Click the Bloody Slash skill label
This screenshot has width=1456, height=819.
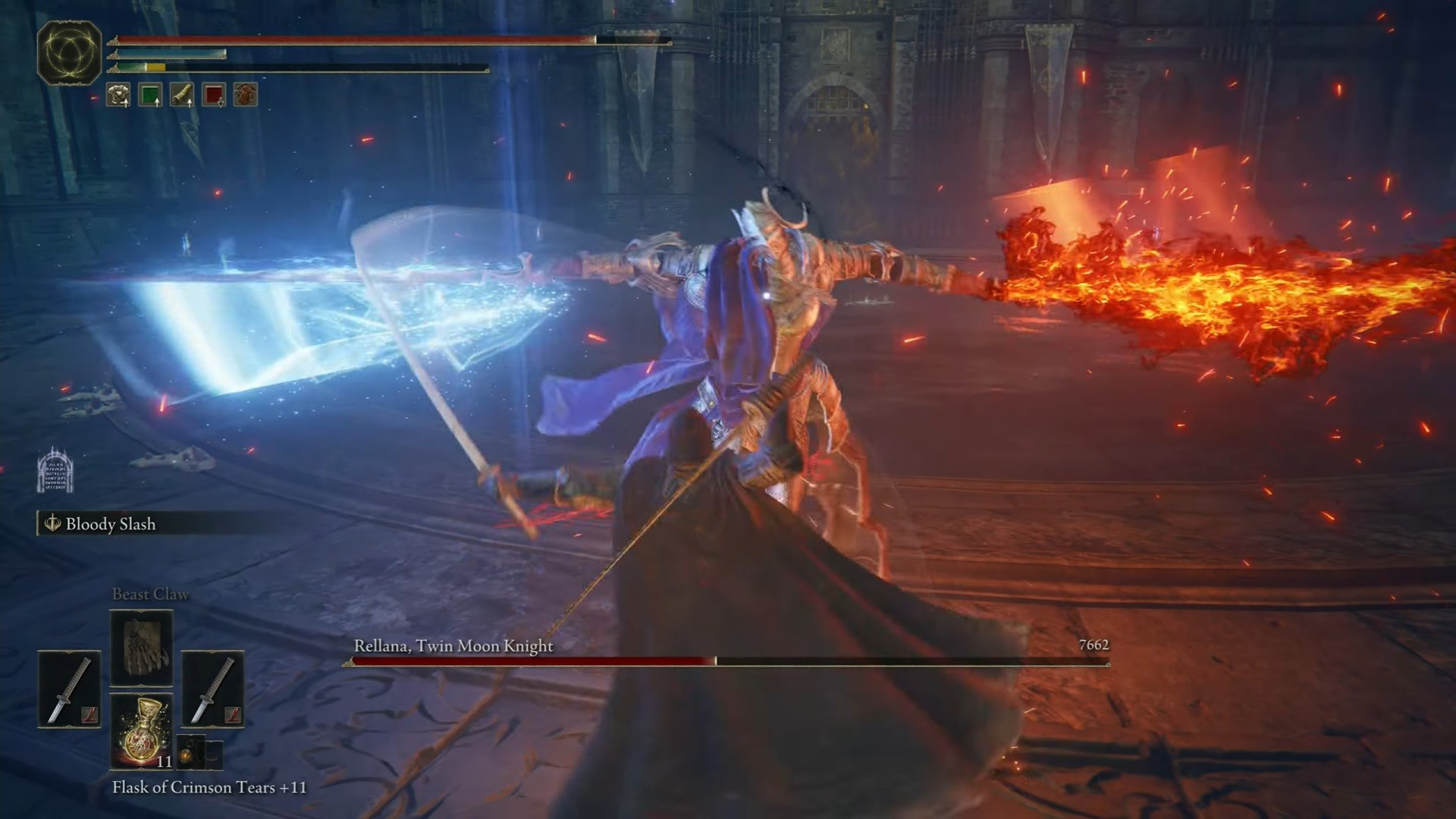110,524
